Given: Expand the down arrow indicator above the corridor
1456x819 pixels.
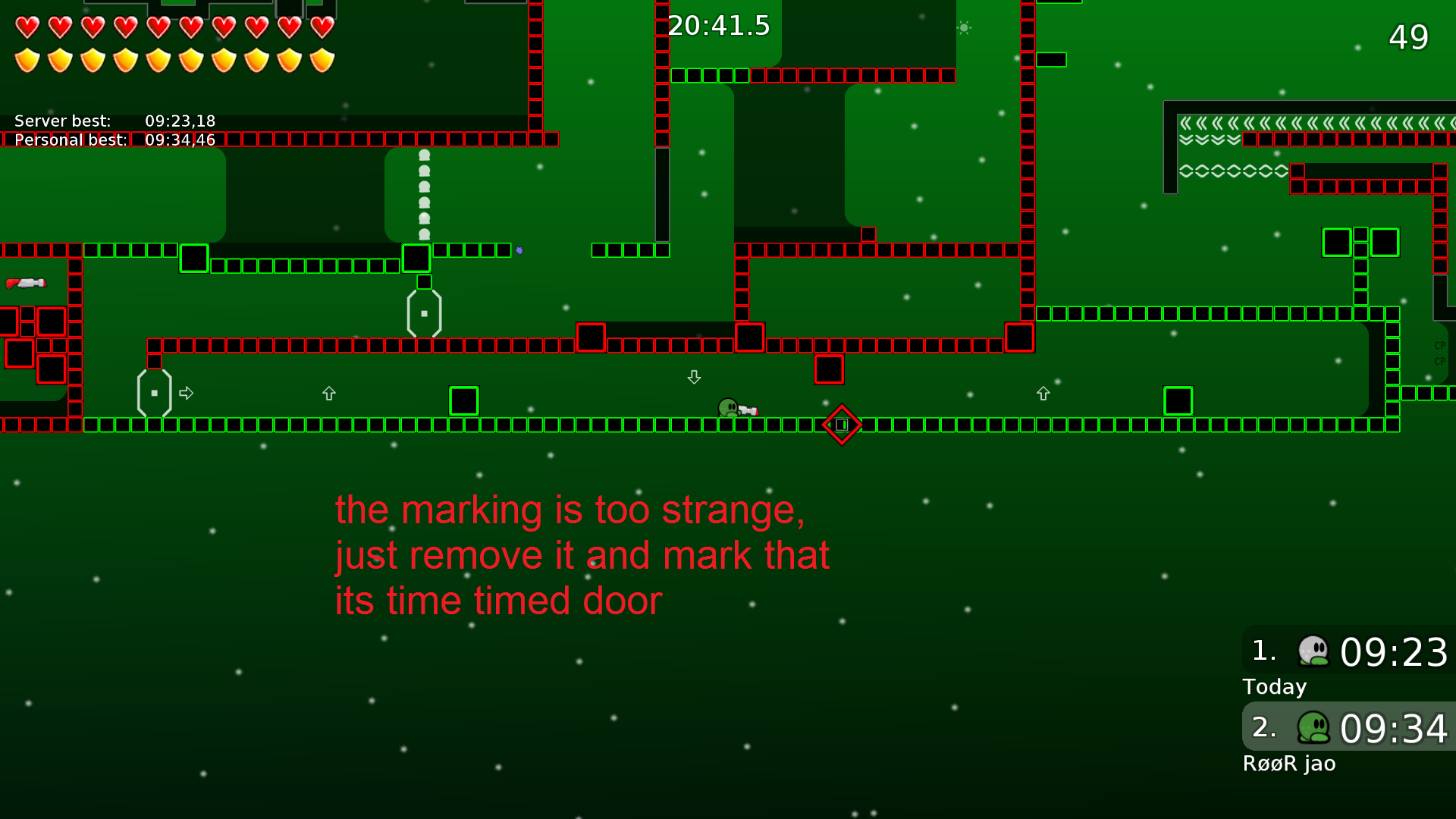Looking at the screenshot, I should coord(694,377).
